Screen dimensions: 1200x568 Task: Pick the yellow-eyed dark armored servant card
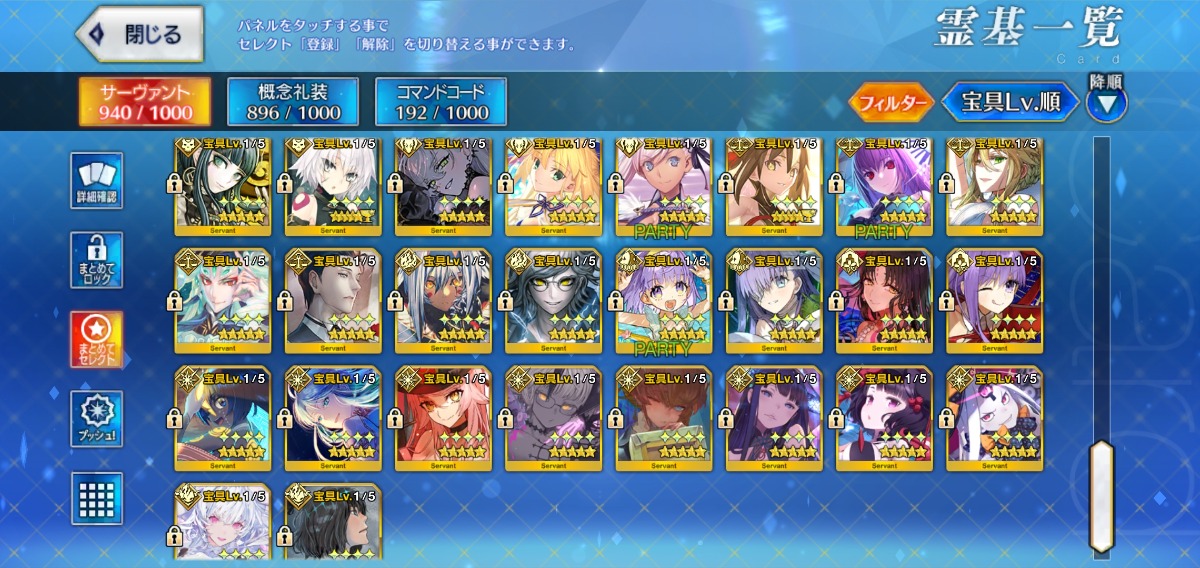[x=554, y=300]
